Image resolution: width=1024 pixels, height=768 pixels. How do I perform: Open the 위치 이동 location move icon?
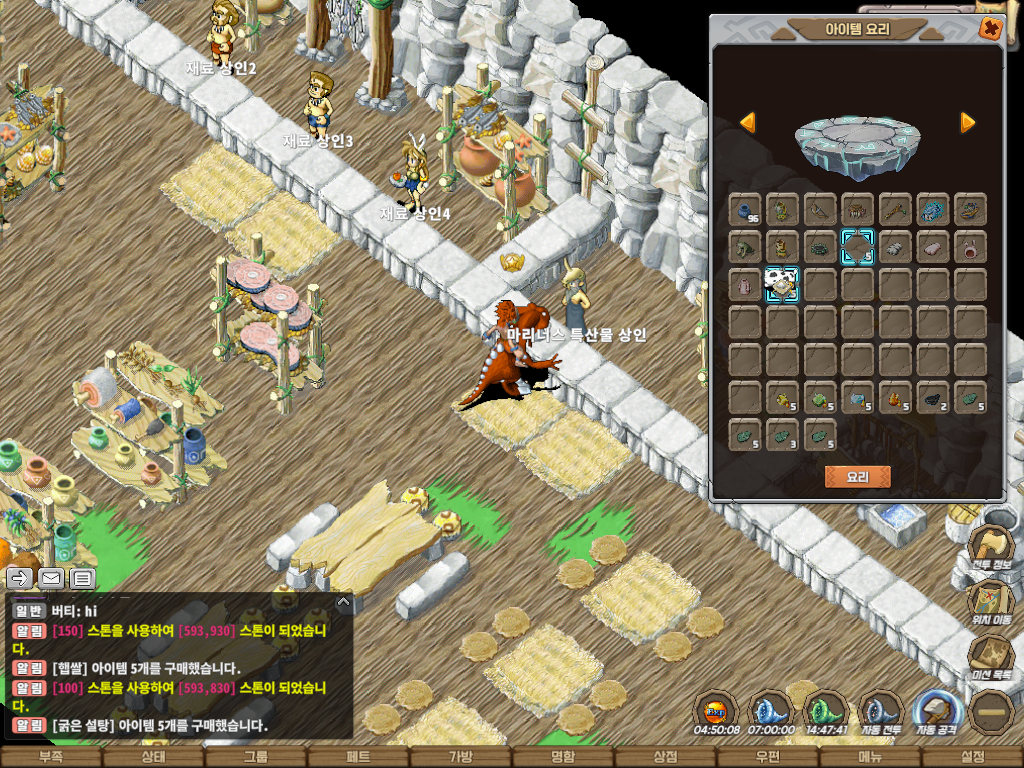pyautogui.click(x=990, y=600)
